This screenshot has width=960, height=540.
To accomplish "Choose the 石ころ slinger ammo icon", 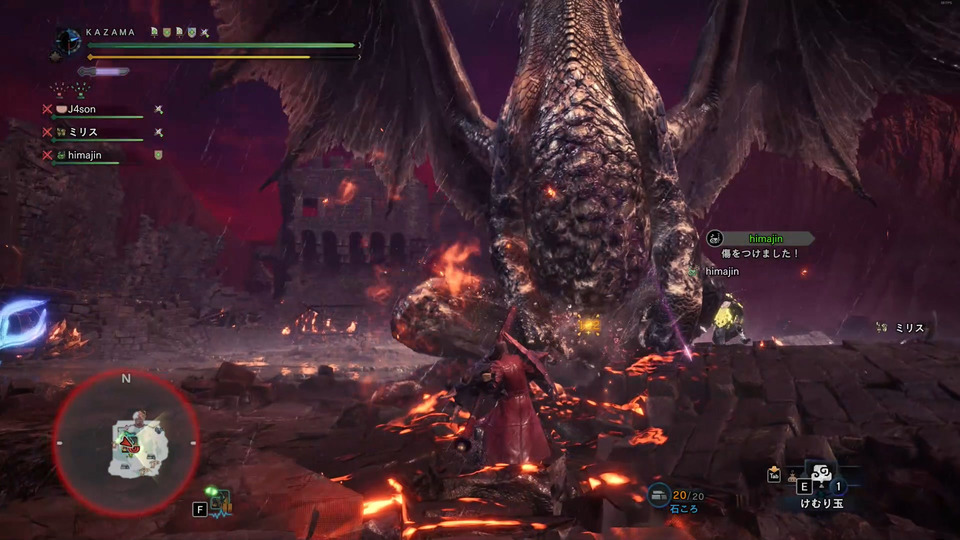I will (659, 492).
